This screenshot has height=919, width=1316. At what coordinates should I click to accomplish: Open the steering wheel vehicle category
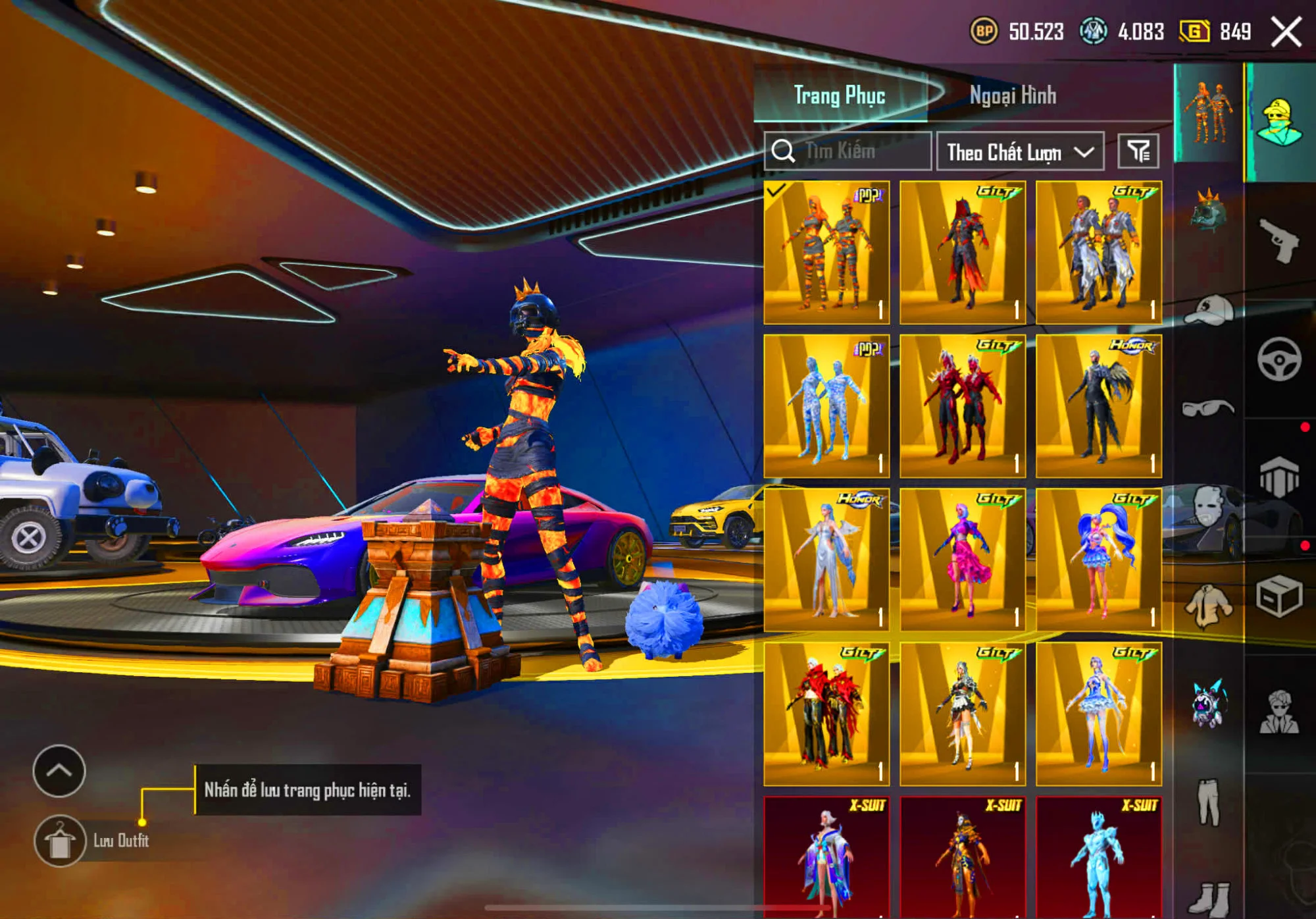1279,359
